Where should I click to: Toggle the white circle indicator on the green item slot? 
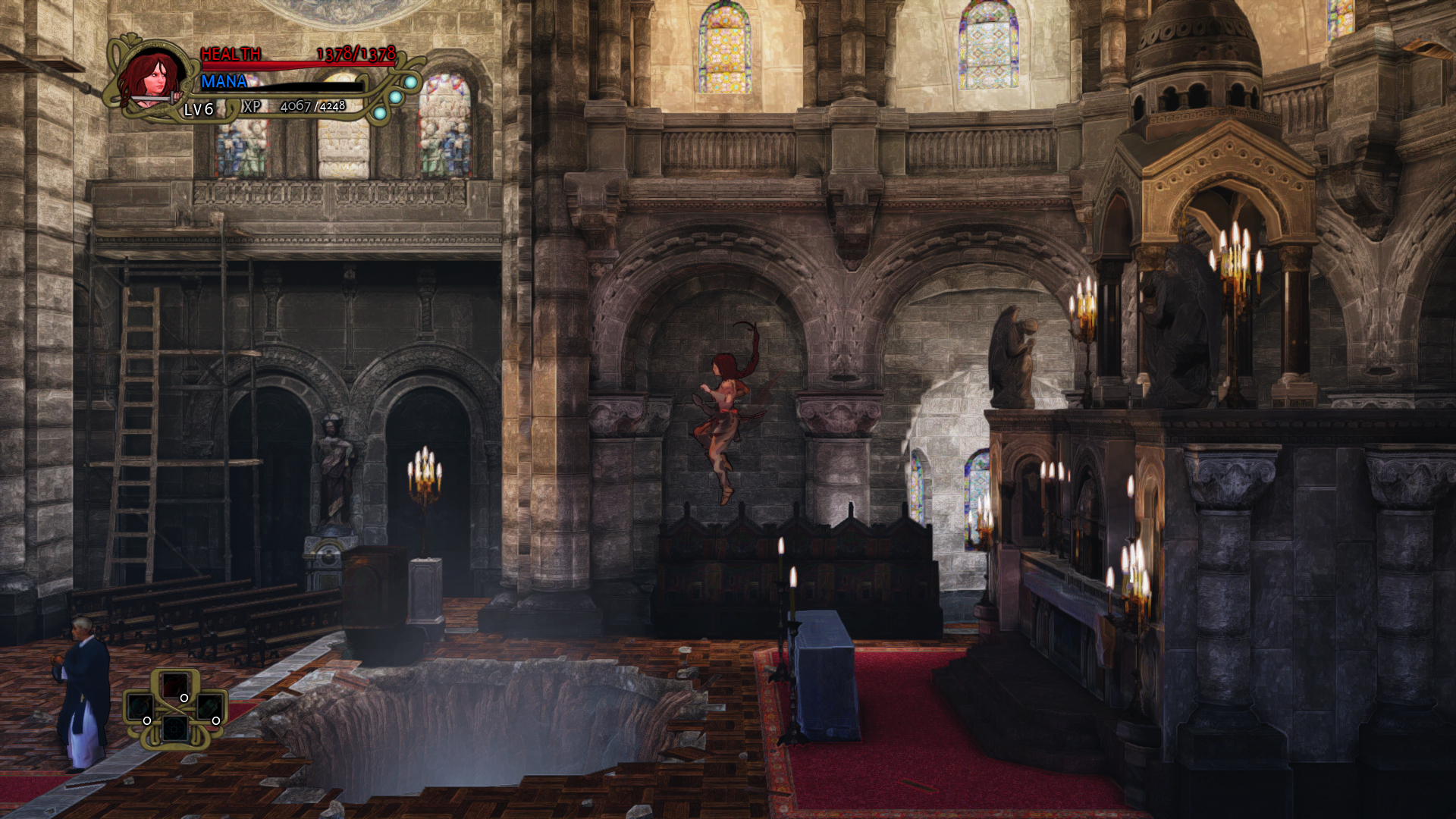point(216,721)
